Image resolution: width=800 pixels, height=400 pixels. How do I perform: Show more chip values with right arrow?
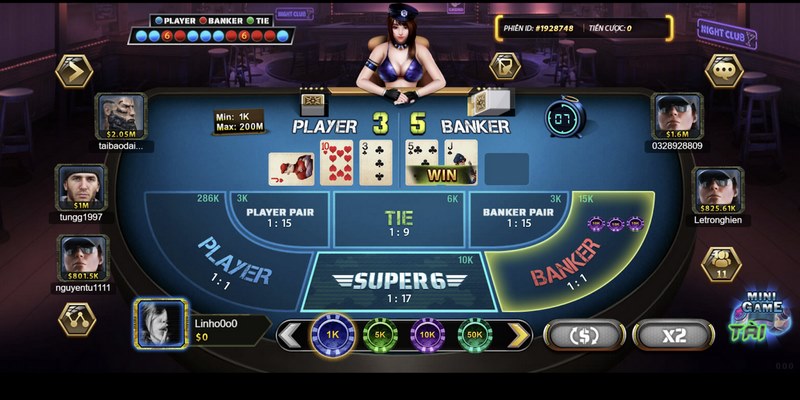click(517, 334)
